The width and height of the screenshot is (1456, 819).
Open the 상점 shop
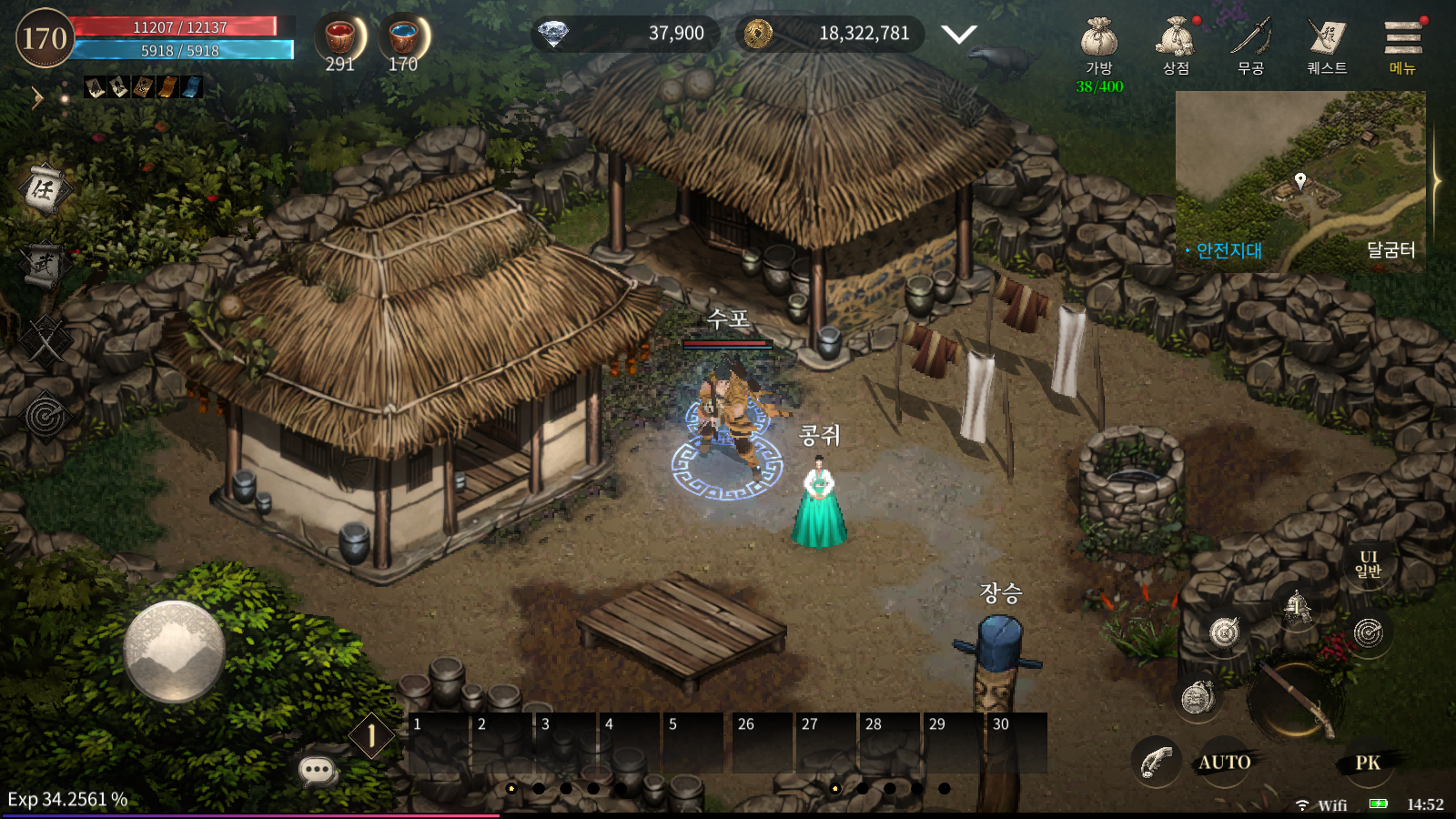point(1175,44)
